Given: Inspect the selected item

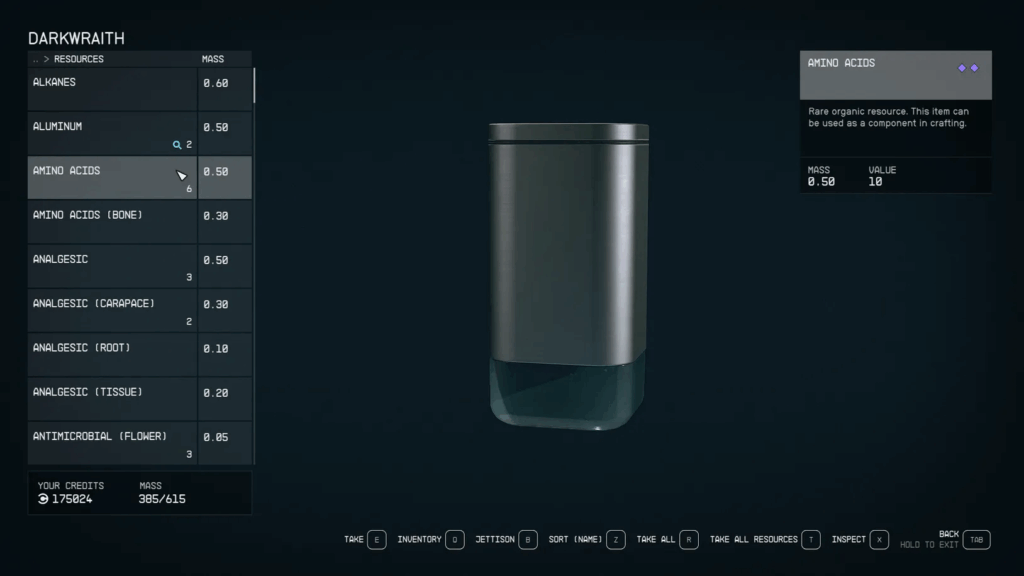Looking at the screenshot, I should click(x=860, y=540).
